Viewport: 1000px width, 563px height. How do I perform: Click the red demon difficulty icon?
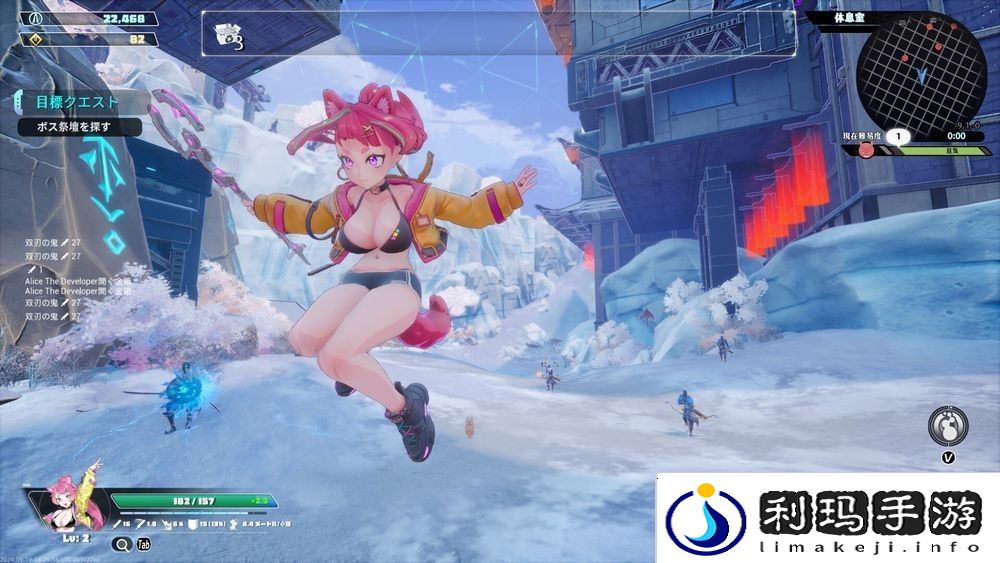pyautogui.click(x=867, y=151)
